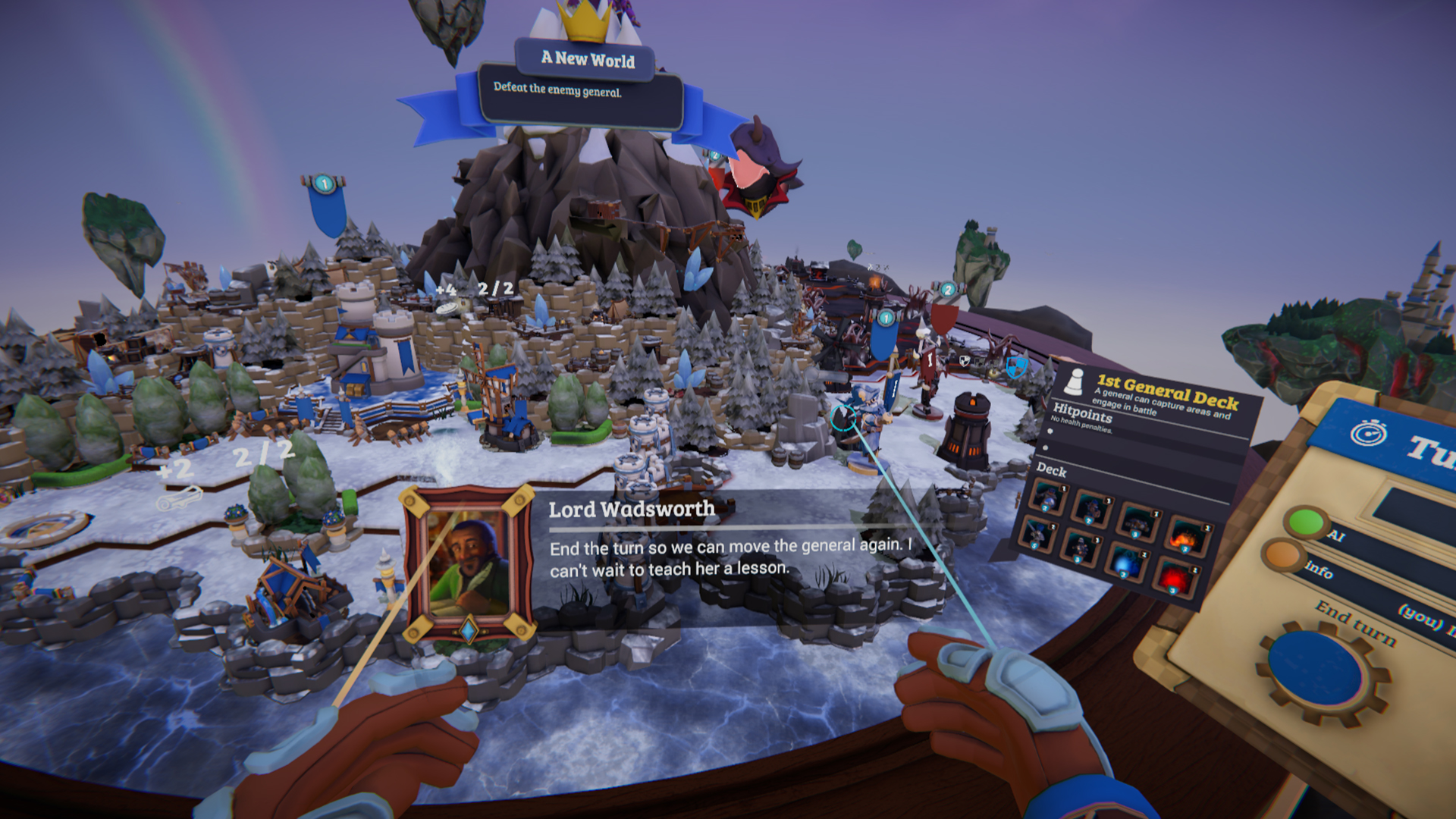Select the red orb spell card
The width and height of the screenshot is (1456, 819).
pyautogui.click(x=1174, y=579)
